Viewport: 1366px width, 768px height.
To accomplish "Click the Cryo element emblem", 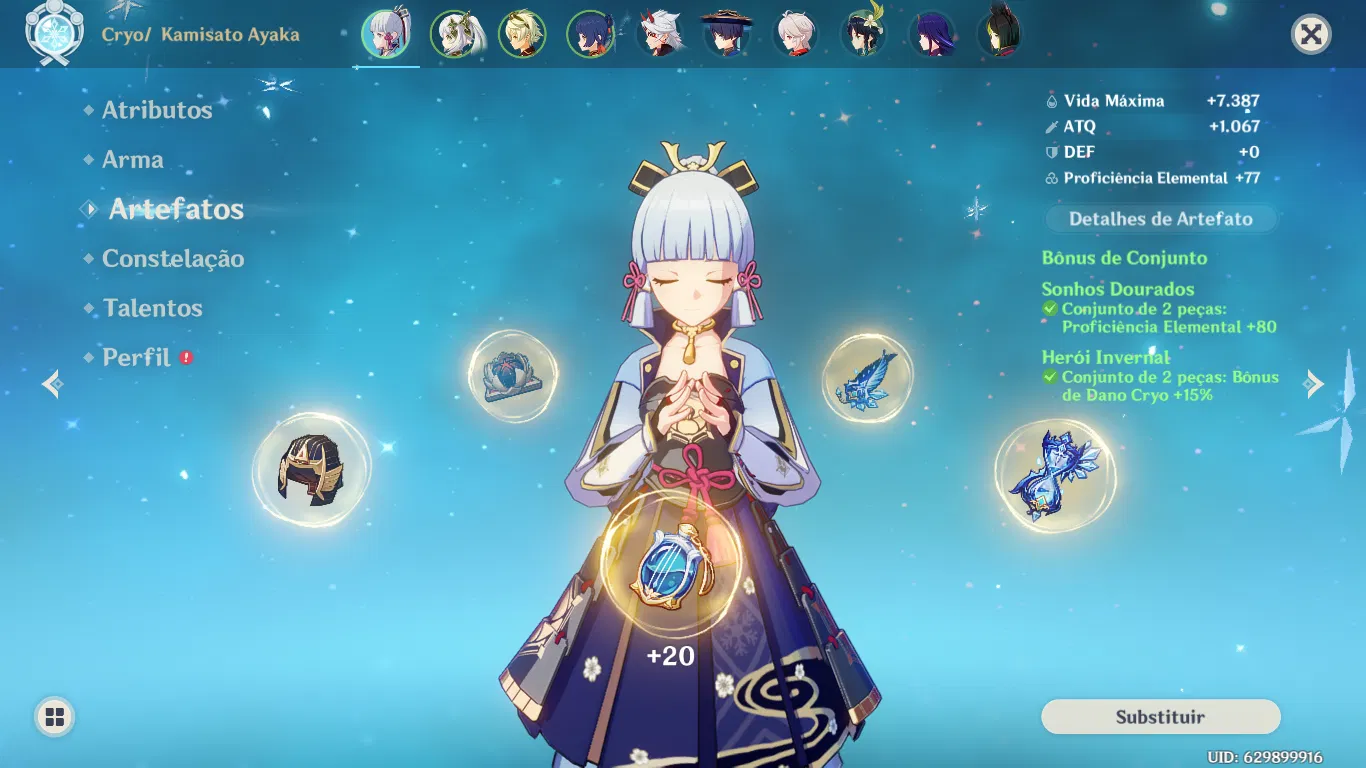I will [55, 32].
